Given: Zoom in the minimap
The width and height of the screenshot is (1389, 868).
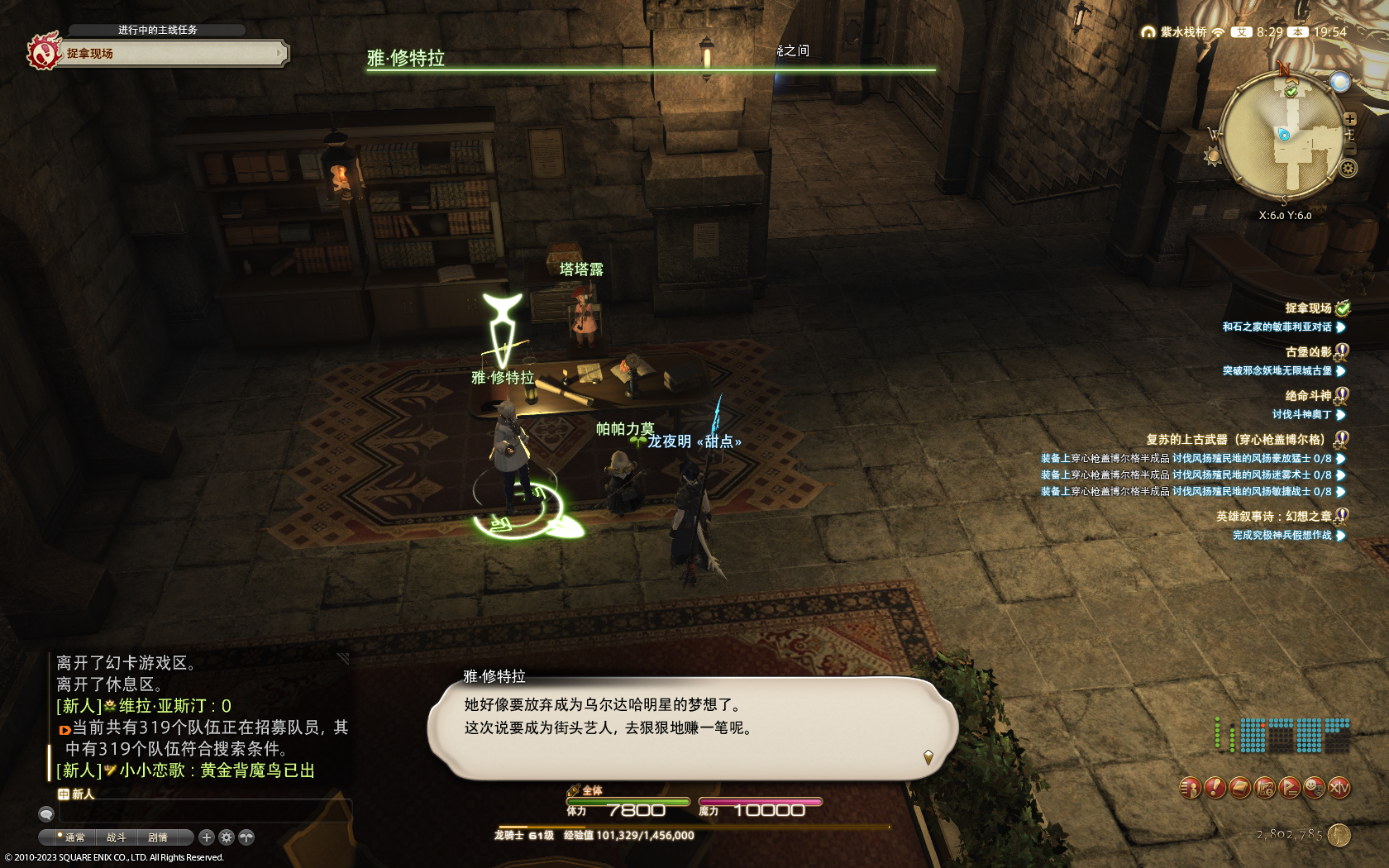Looking at the screenshot, I should click(1349, 119).
